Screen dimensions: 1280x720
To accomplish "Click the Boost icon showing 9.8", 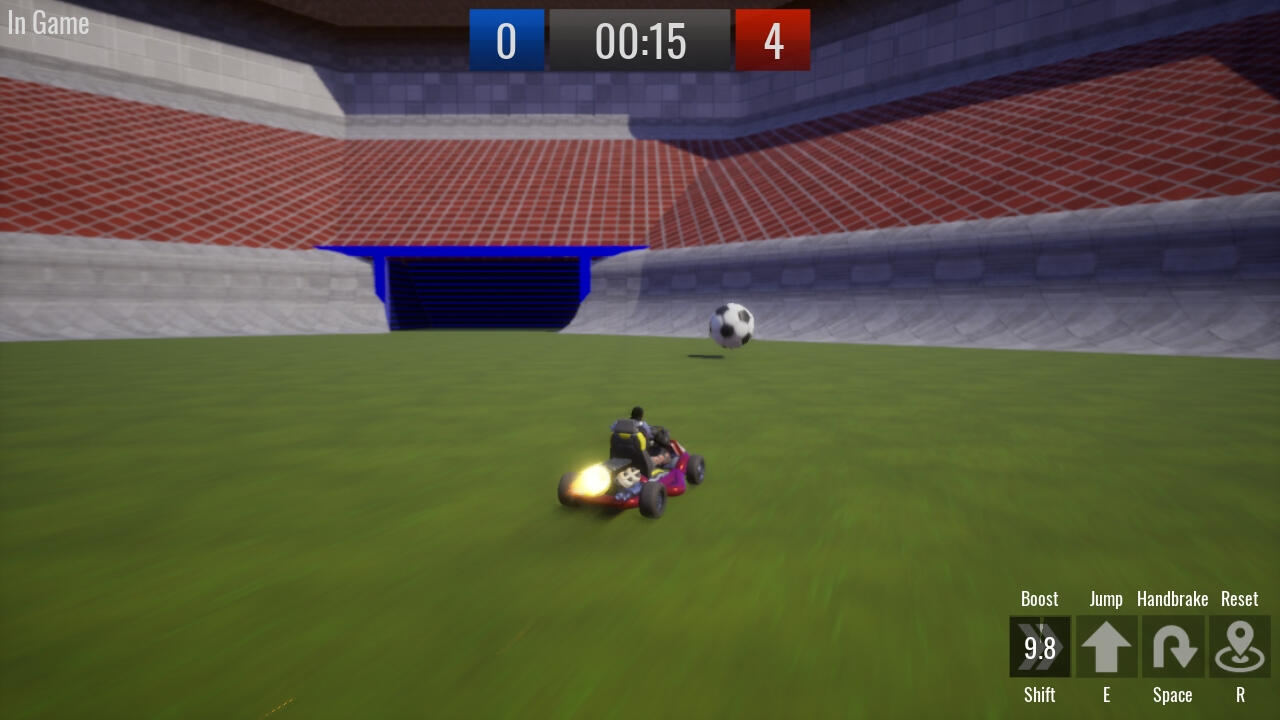I will tap(1040, 647).
